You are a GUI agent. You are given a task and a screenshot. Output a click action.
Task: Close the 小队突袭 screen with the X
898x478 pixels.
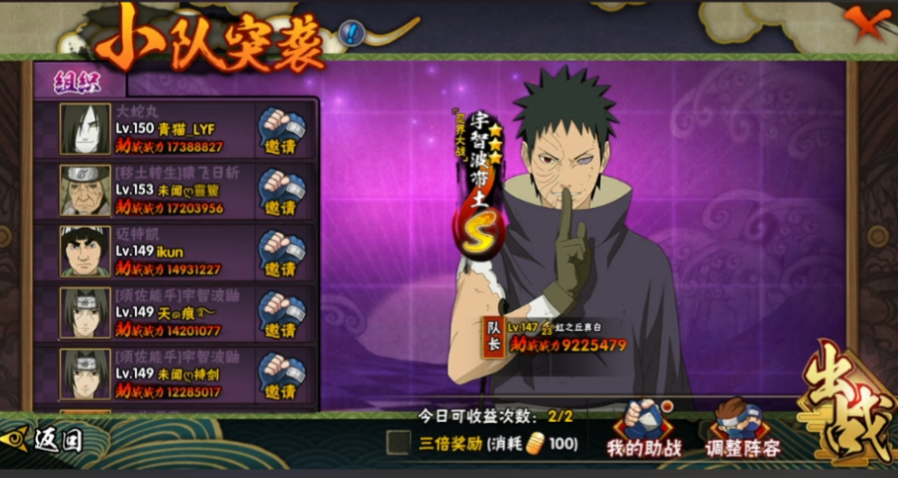(x=864, y=23)
